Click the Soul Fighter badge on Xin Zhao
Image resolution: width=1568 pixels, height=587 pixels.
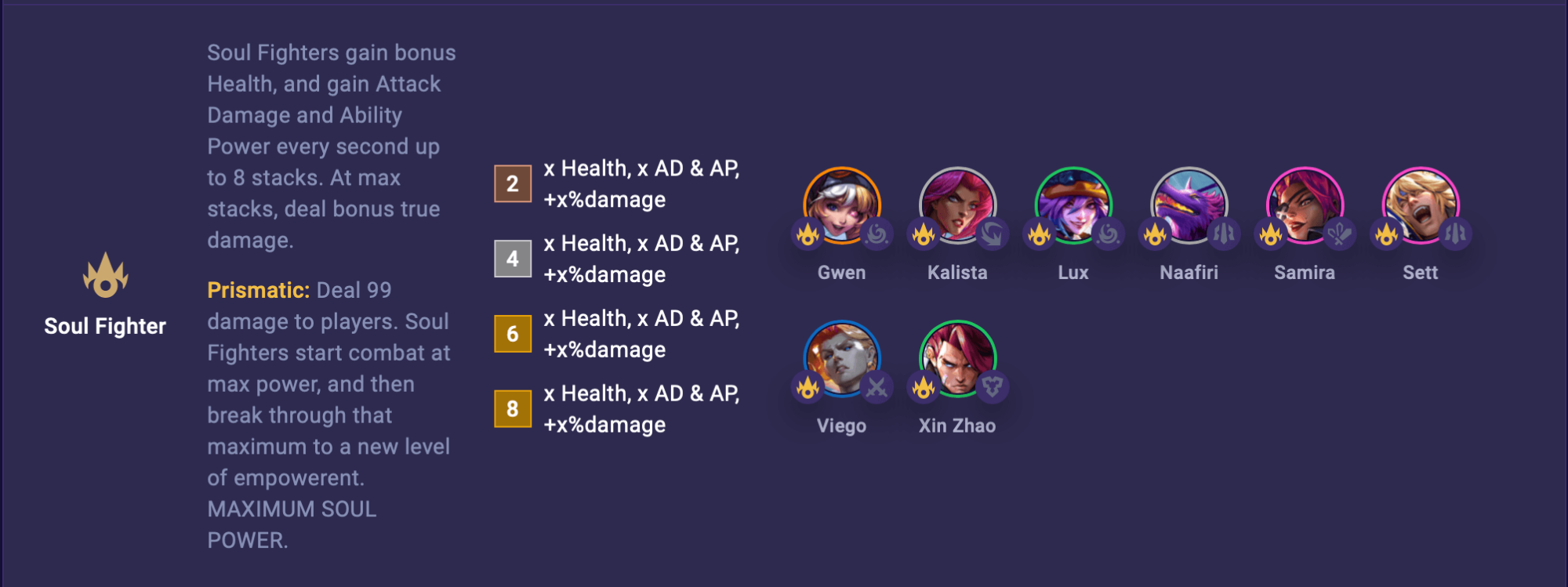point(922,387)
